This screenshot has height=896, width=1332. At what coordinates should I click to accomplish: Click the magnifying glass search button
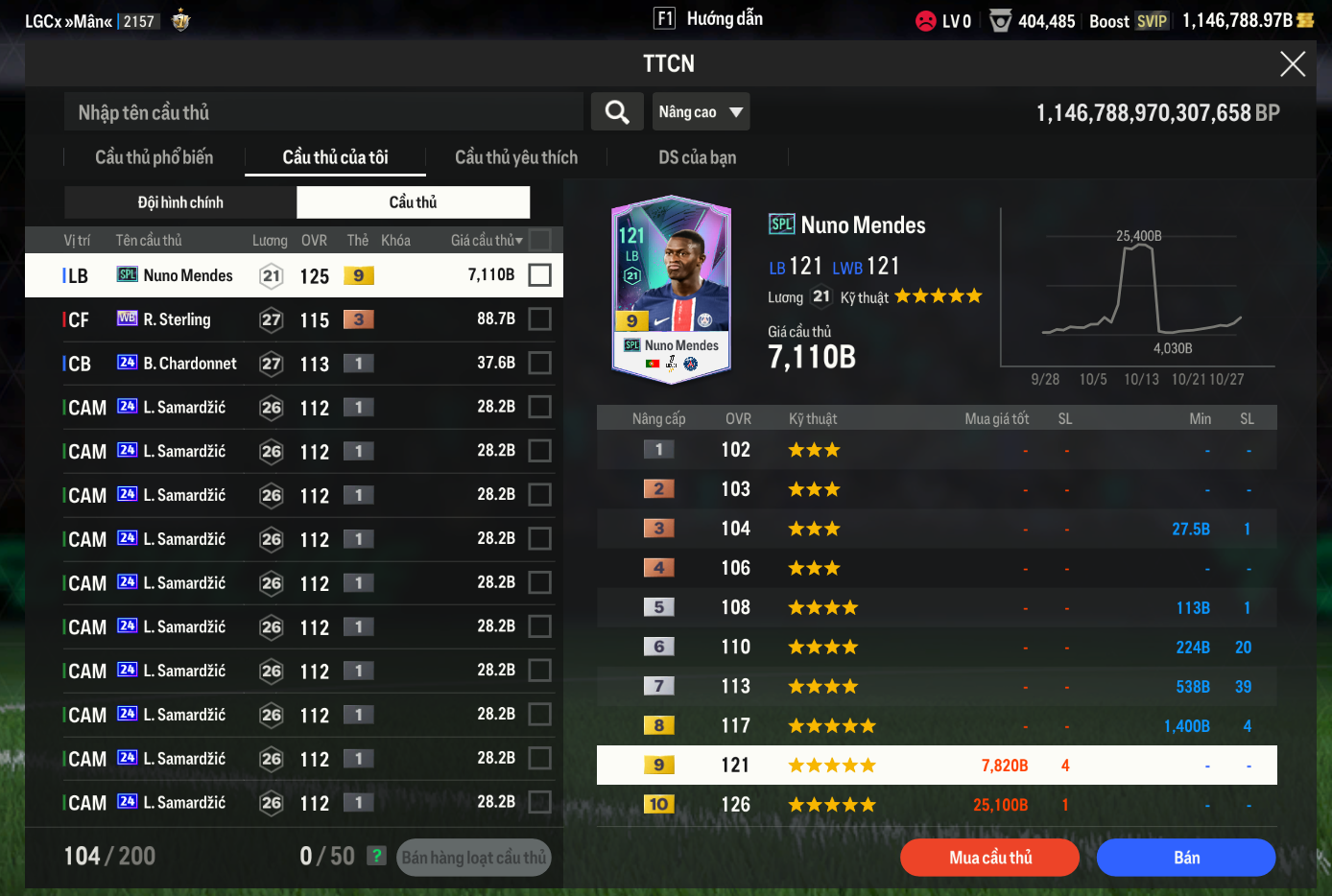tap(617, 112)
